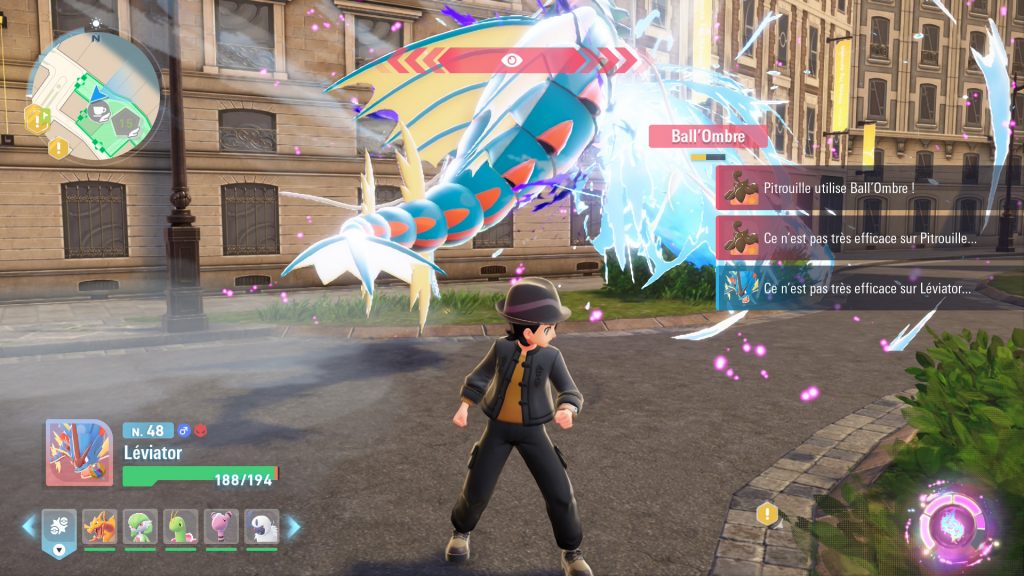Click the party bar right arrow

293,526
